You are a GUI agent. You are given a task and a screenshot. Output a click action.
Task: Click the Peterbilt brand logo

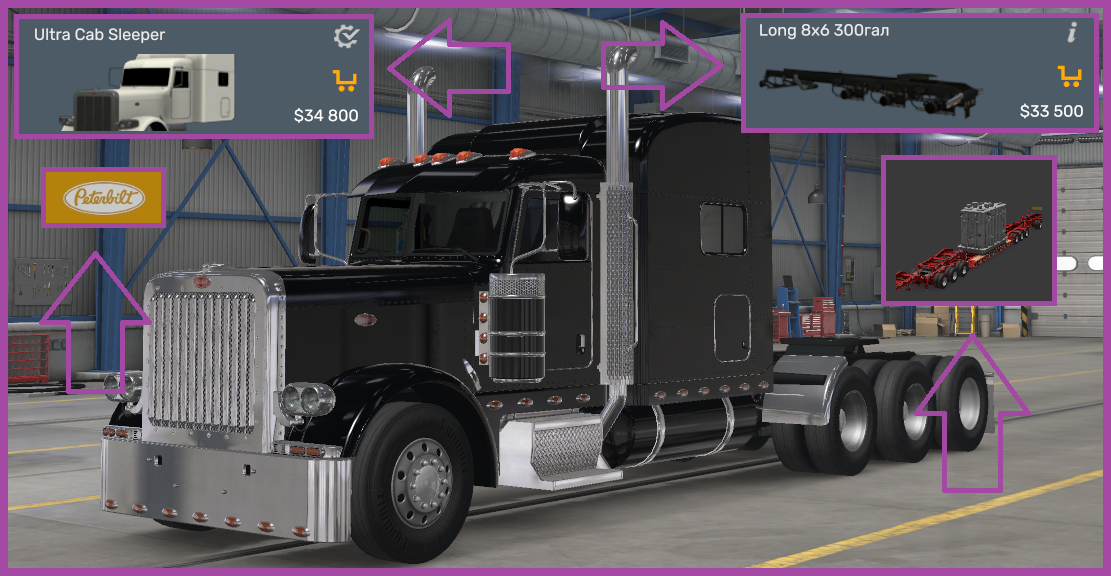pyautogui.click(x=104, y=198)
